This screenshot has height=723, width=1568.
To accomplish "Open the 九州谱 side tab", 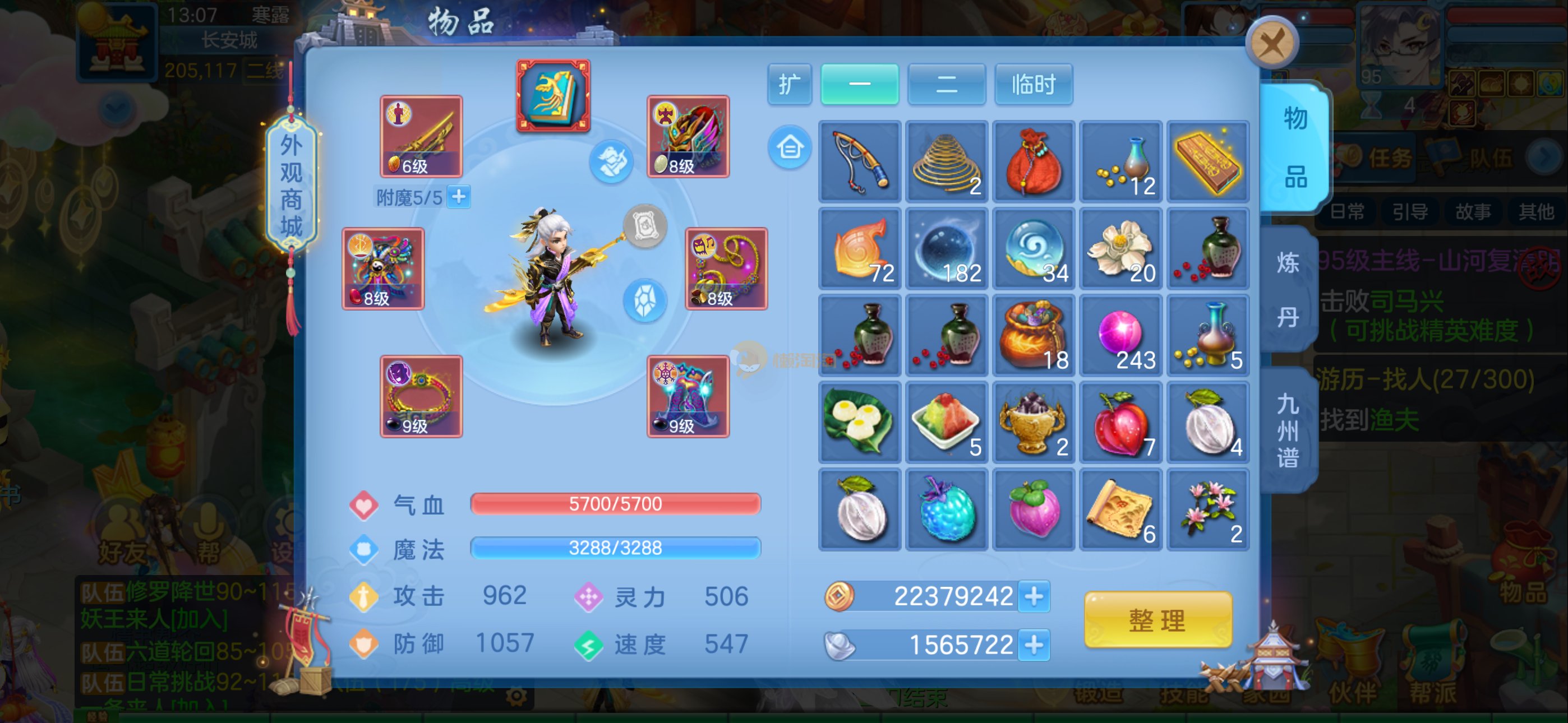I will 1288,430.
